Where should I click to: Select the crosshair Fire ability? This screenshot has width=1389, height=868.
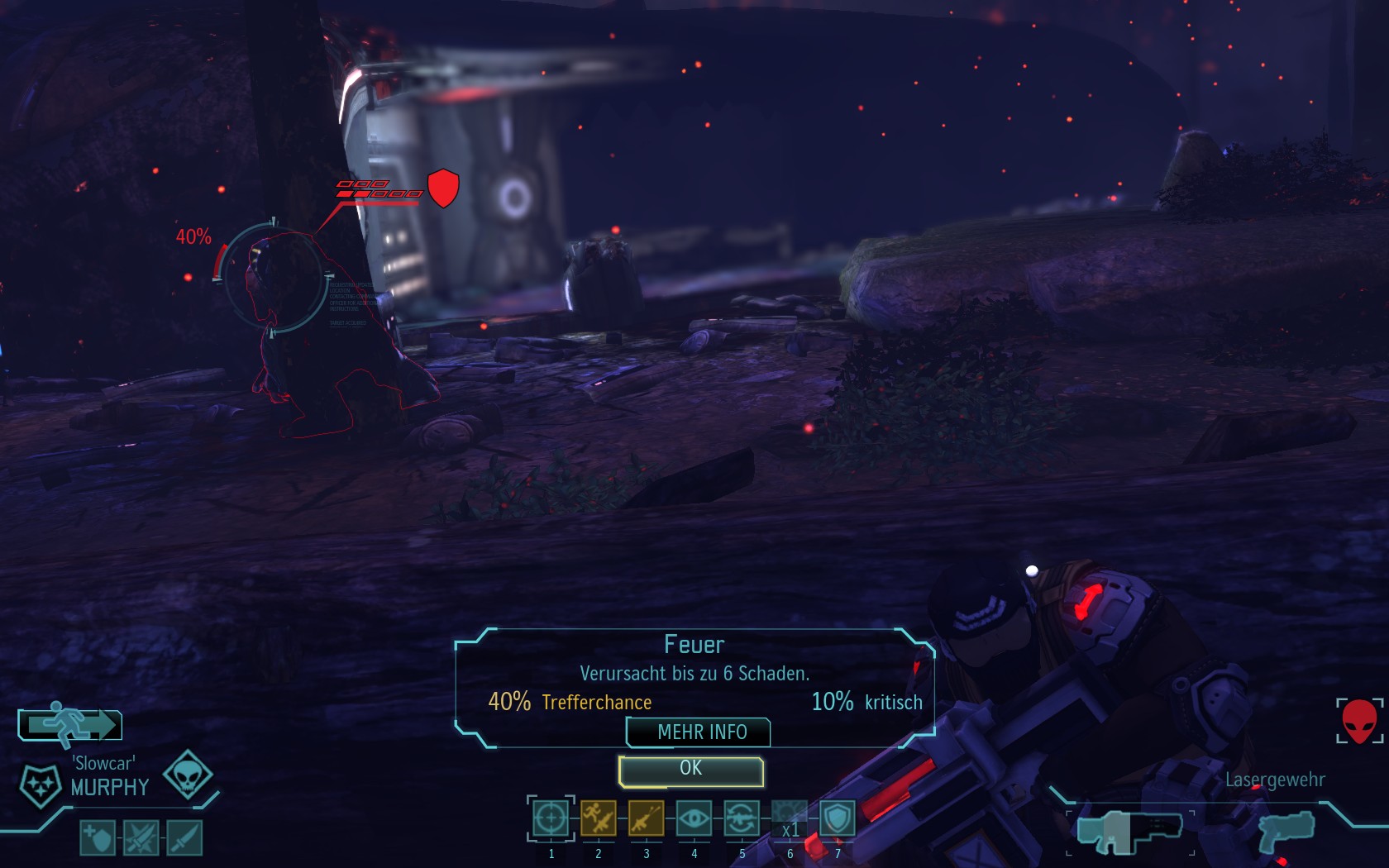pyautogui.click(x=551, y=818)
